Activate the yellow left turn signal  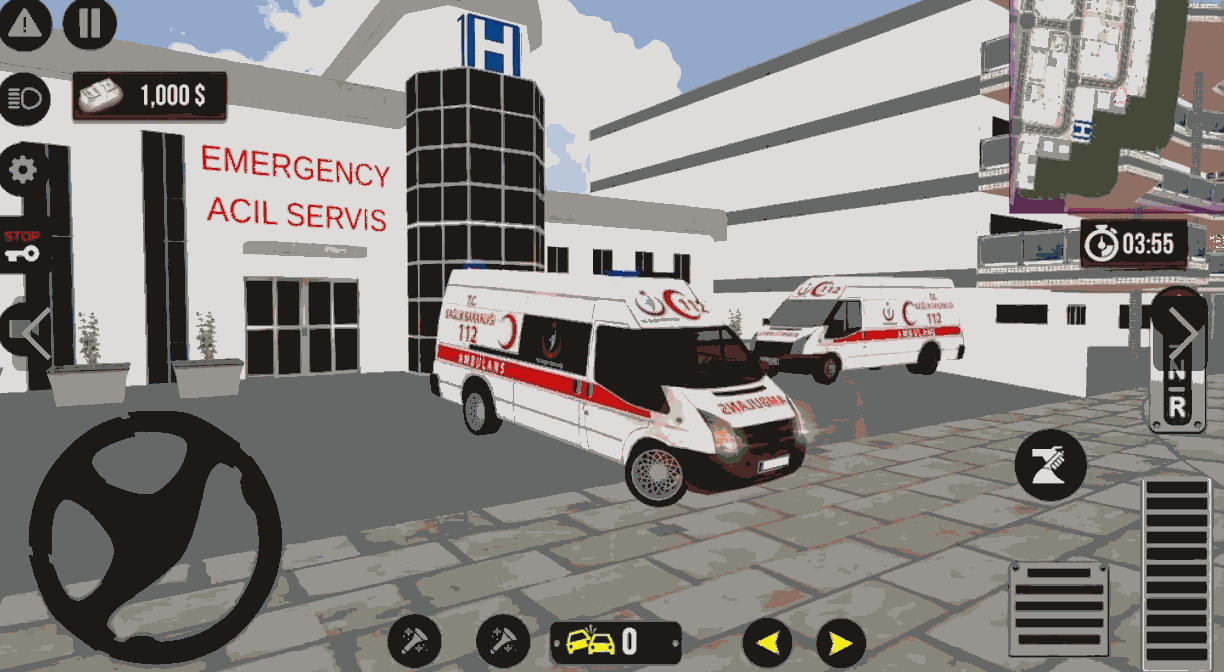point(767,641)
